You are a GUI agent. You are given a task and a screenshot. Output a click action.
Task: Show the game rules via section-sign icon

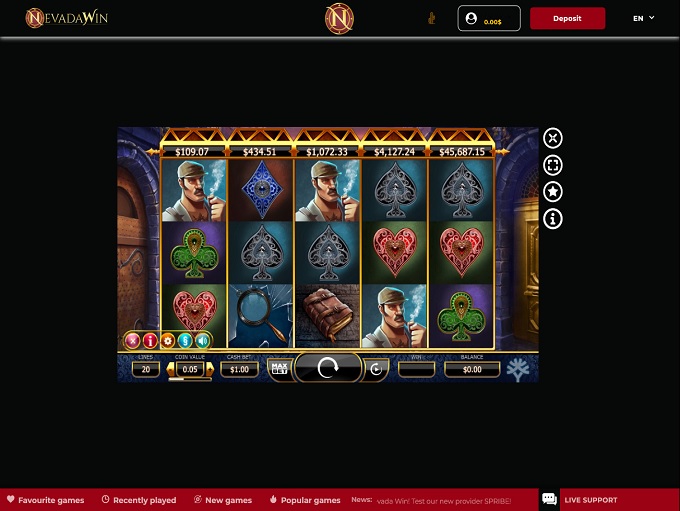pos(184,341)
